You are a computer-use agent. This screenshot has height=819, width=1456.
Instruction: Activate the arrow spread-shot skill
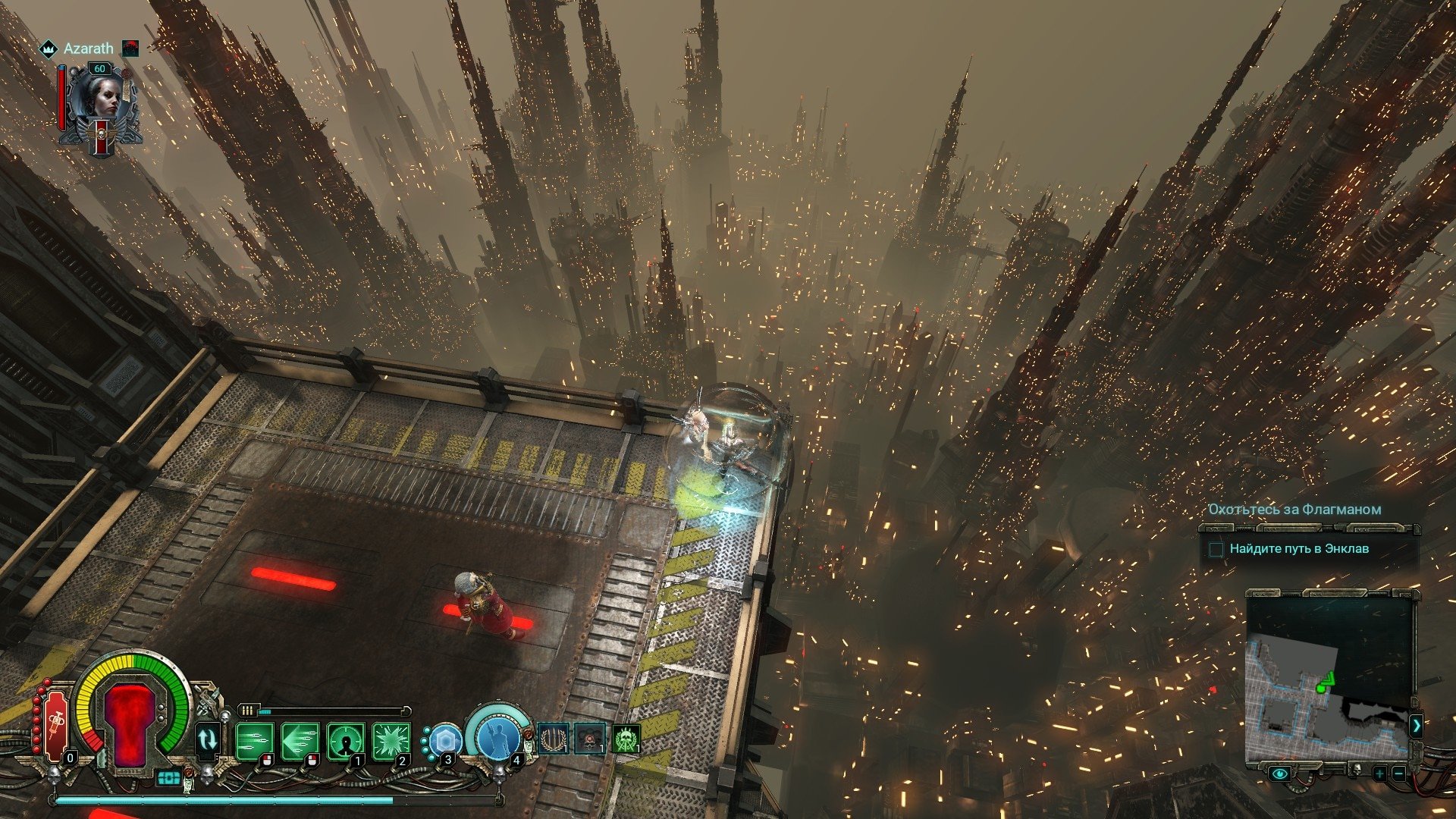point(299,739)
